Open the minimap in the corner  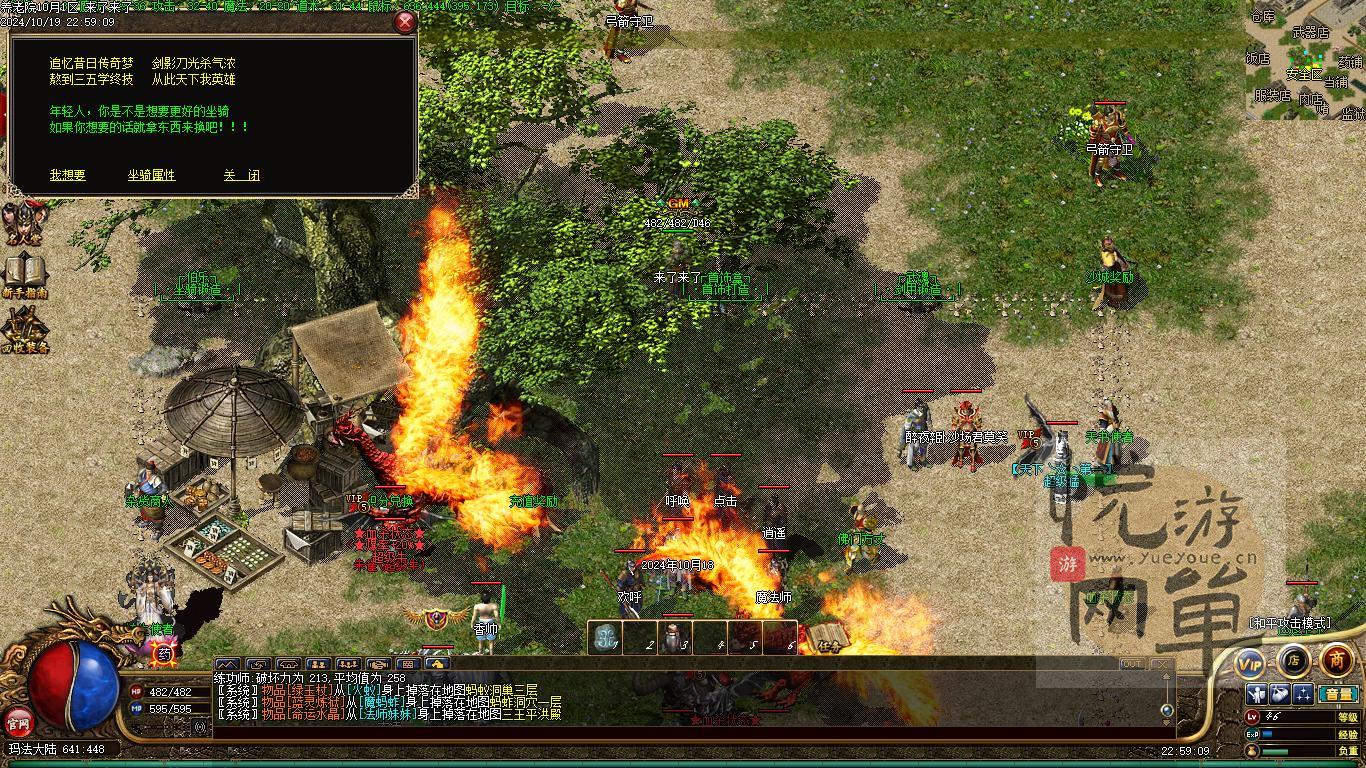tap(1305, 60)
